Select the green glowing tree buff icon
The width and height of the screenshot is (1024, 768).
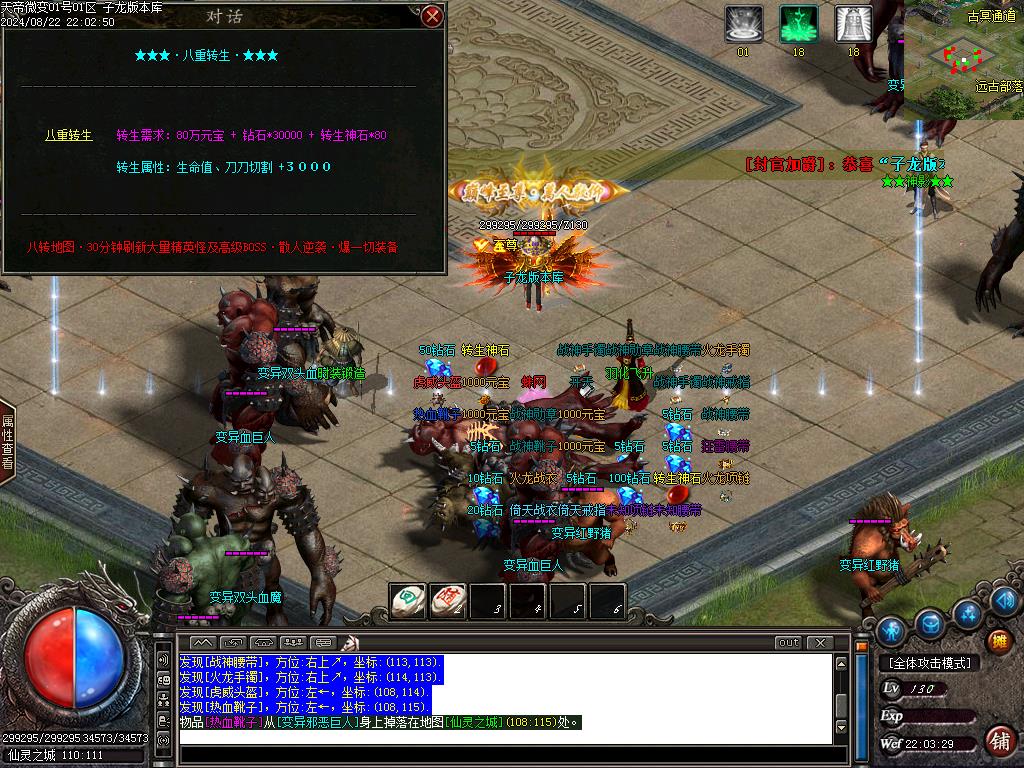798,24
